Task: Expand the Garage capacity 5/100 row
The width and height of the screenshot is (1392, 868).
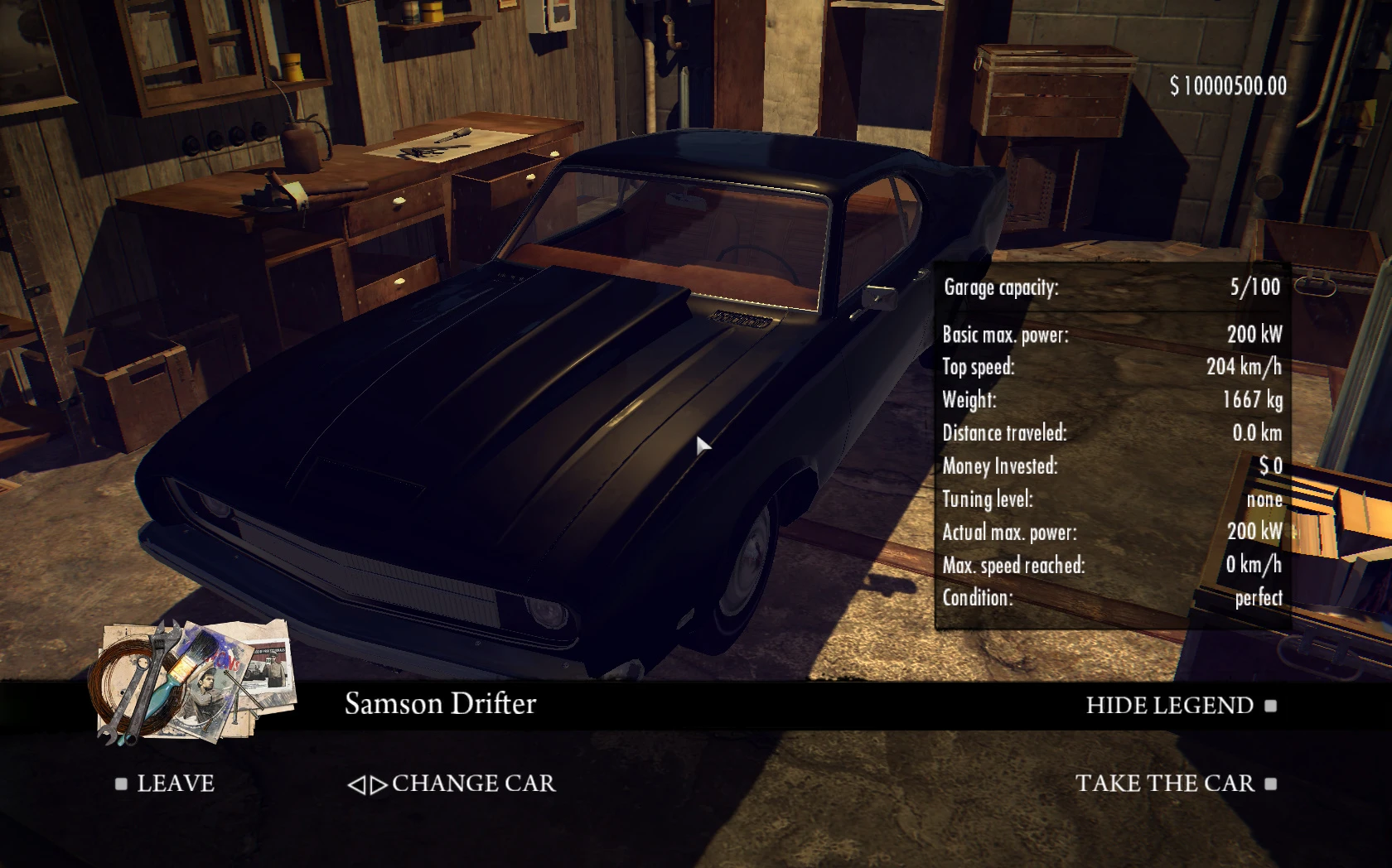Action: point(1110,288)
